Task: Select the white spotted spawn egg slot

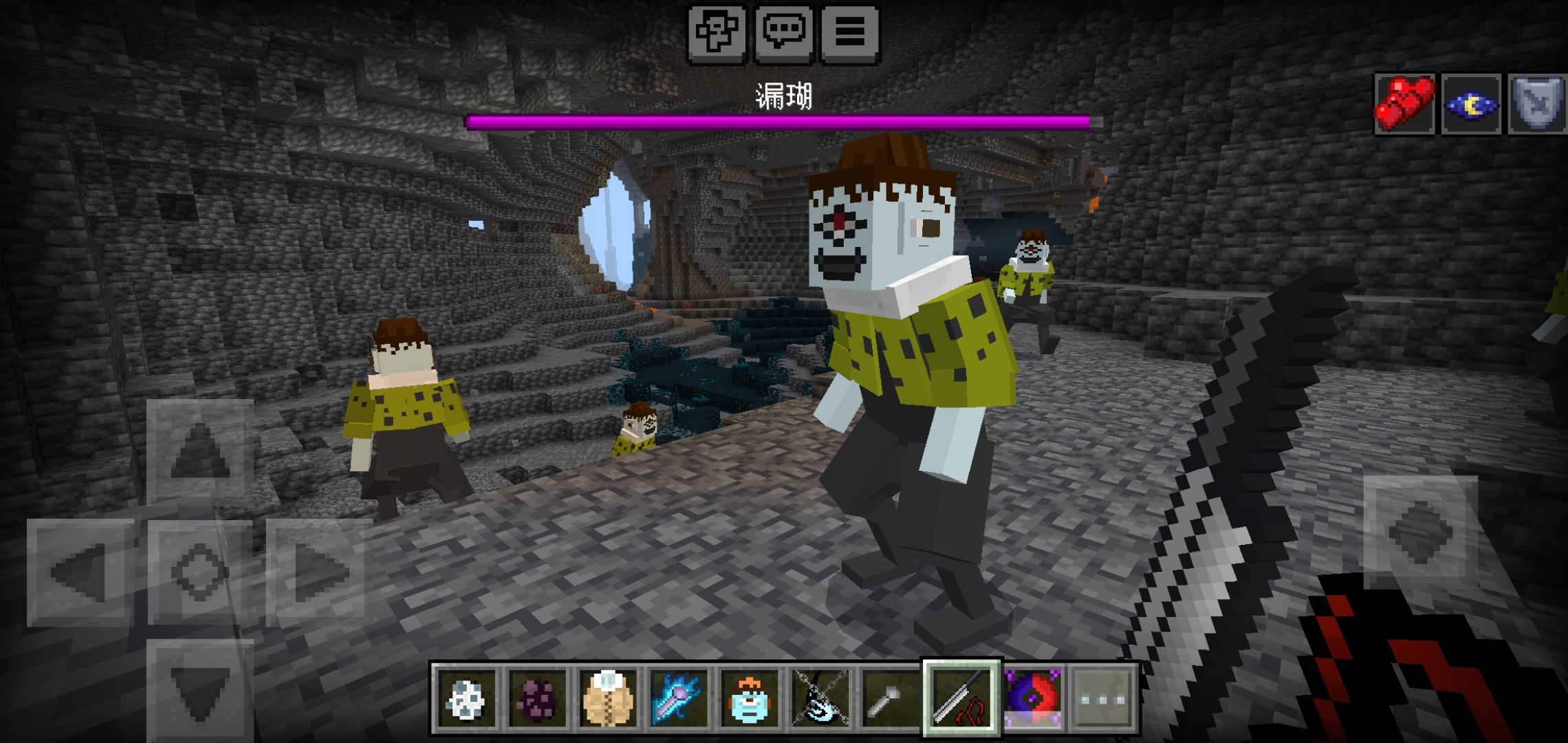Action: [467, 698]
